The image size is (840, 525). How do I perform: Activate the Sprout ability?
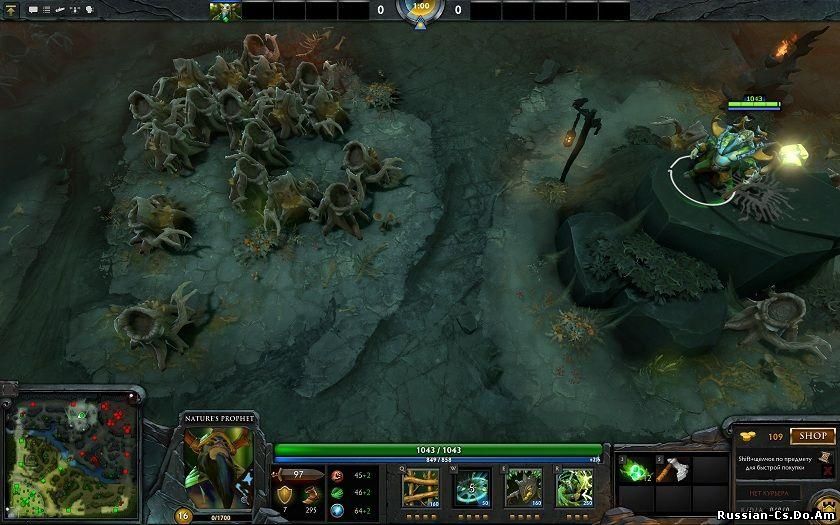(418, 487)
